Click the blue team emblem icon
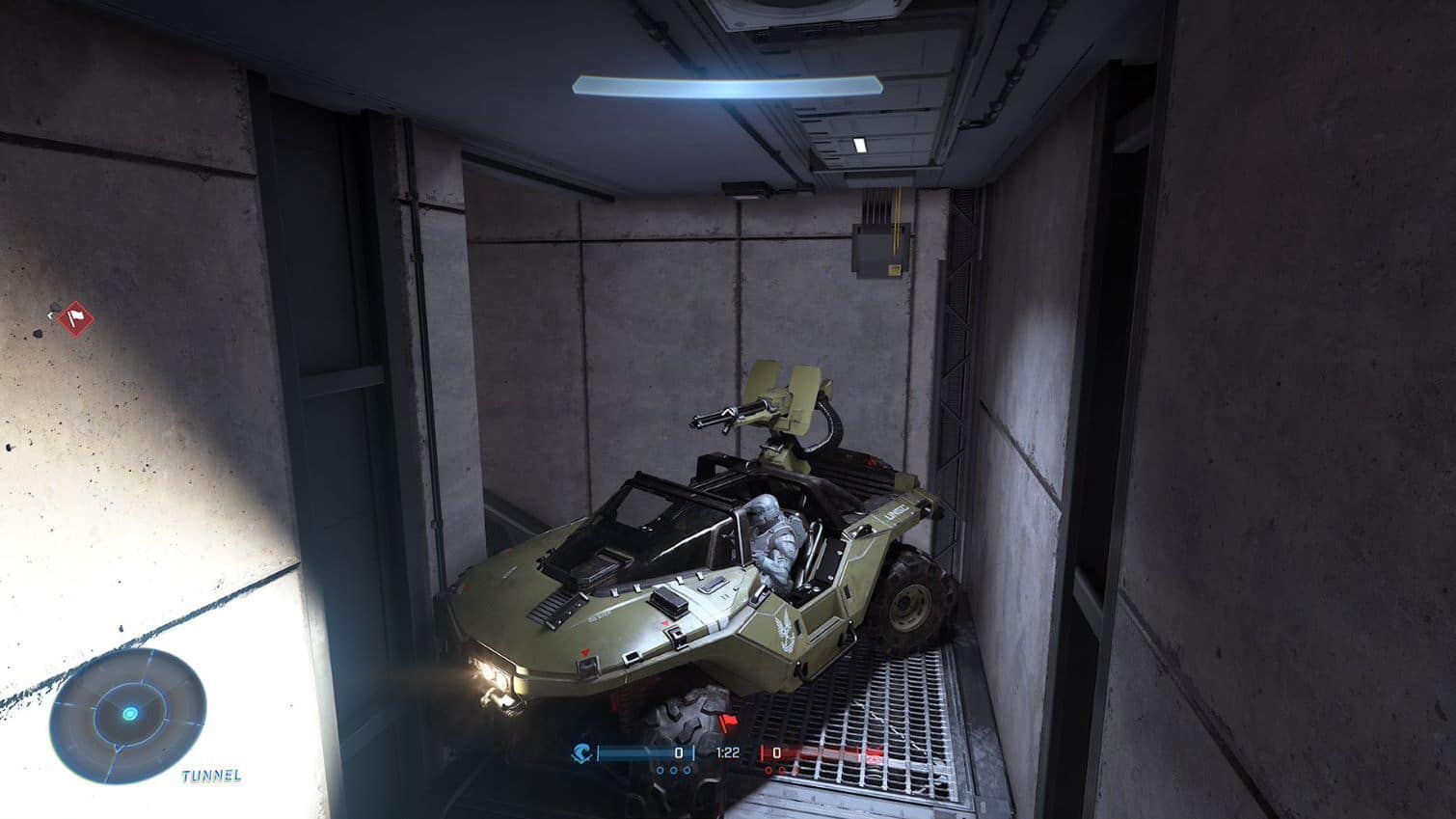 581,752
